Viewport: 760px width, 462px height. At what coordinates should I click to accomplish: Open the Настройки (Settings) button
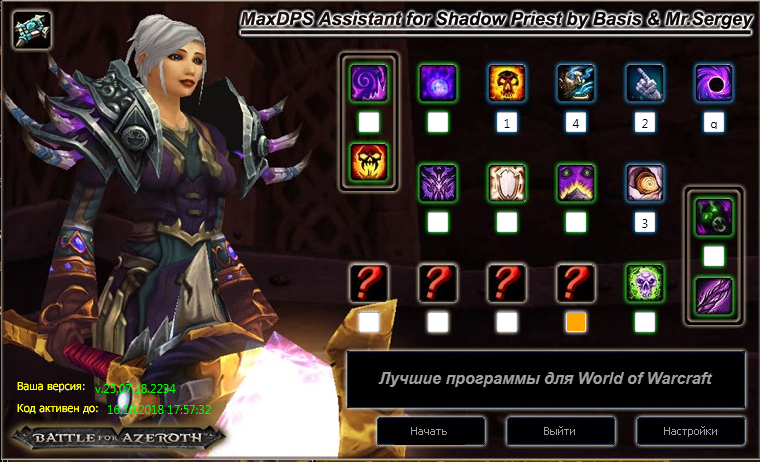[690, 431]
